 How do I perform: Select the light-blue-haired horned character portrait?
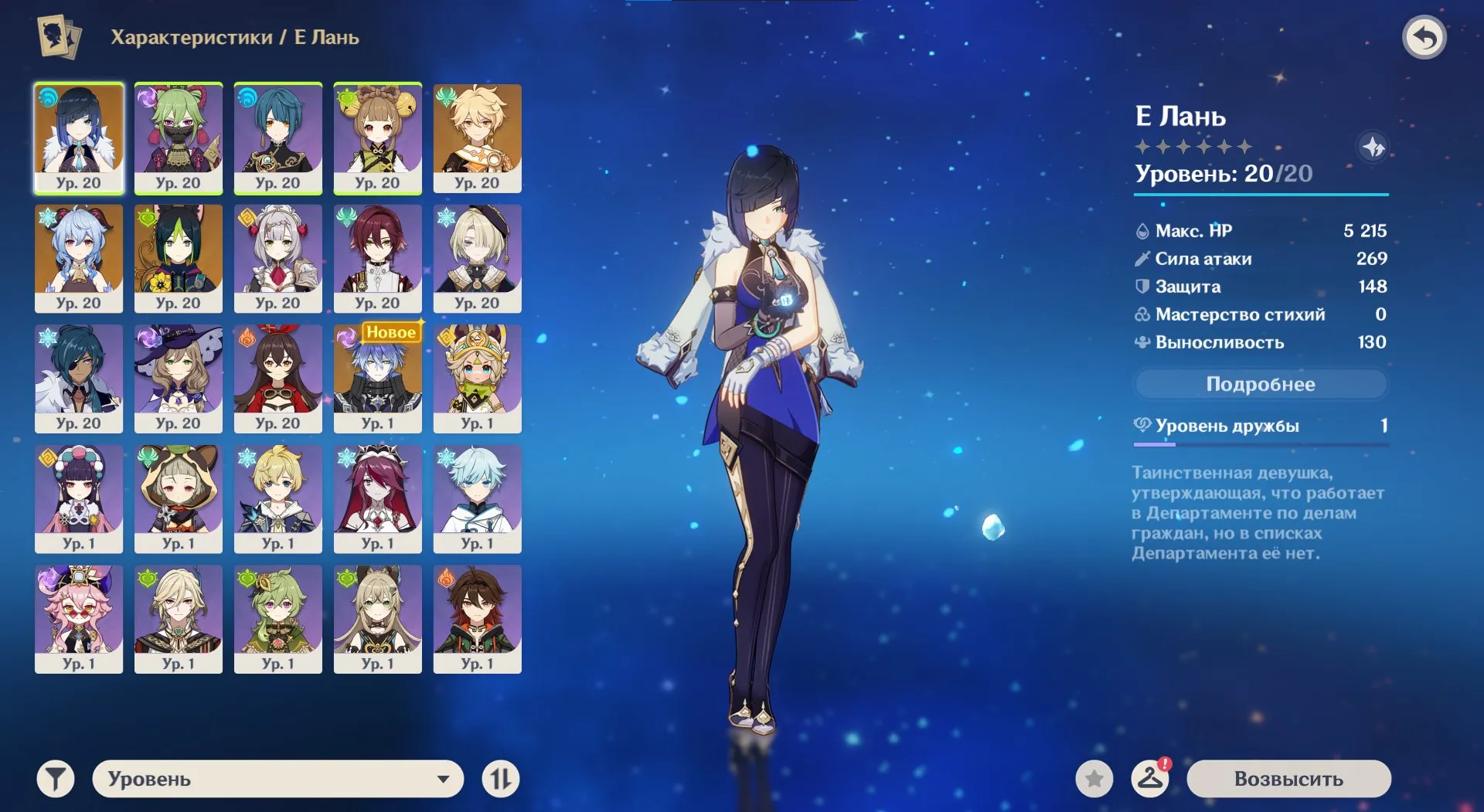pos(78,258)
